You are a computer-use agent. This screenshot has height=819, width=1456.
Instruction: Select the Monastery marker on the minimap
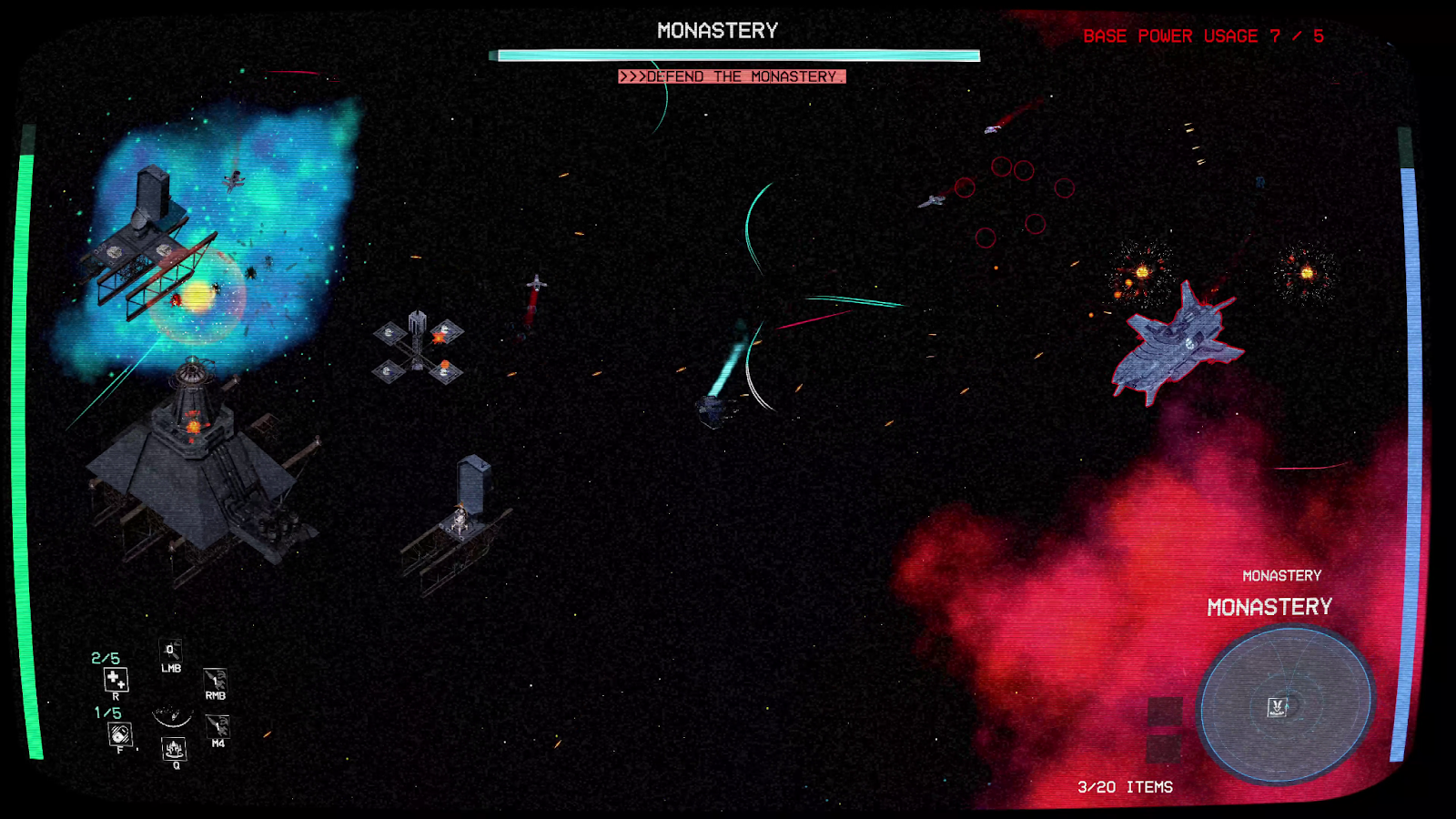(1278, 706)
